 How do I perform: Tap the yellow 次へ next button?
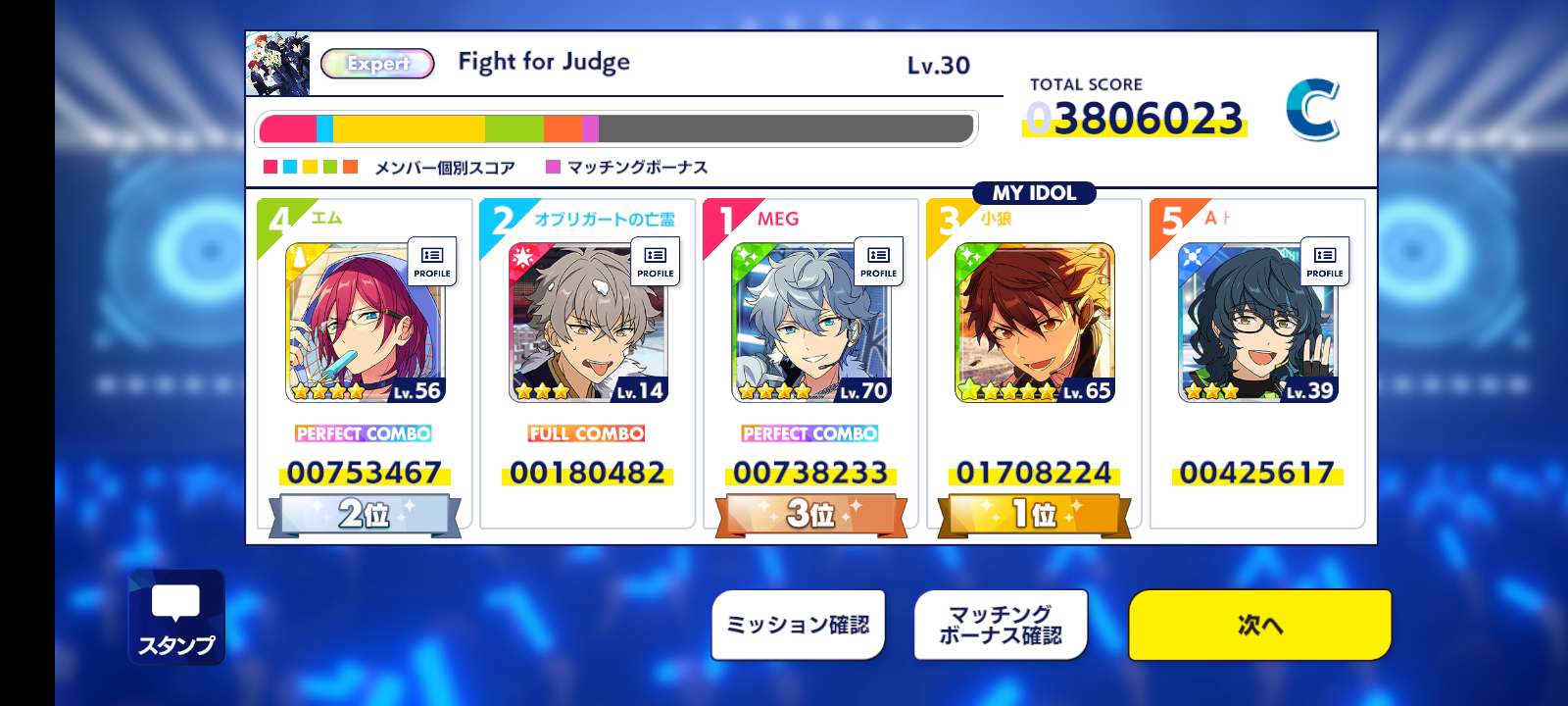(1259, 625)
